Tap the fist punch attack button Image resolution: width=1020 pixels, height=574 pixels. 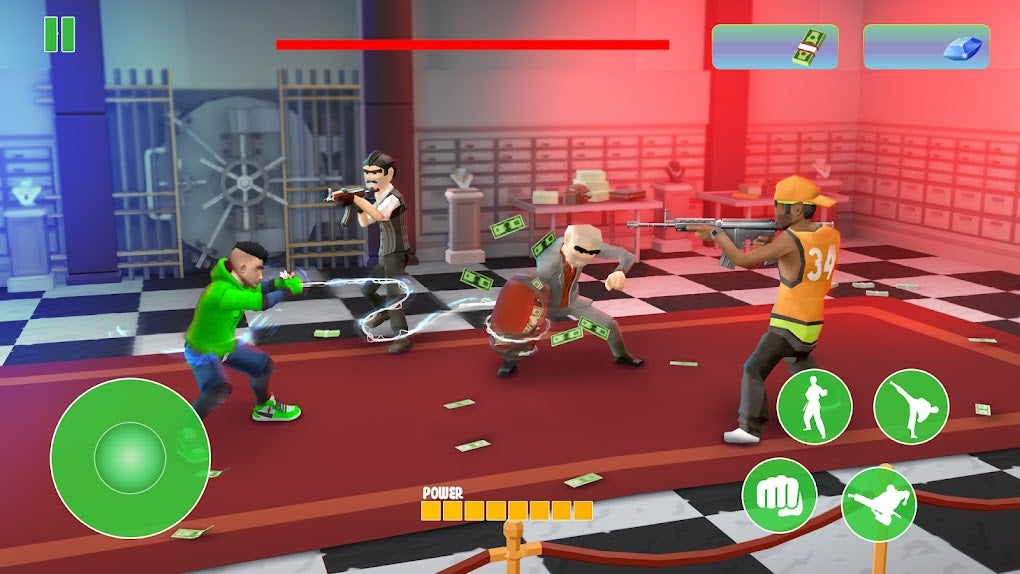tap(779, 495)
